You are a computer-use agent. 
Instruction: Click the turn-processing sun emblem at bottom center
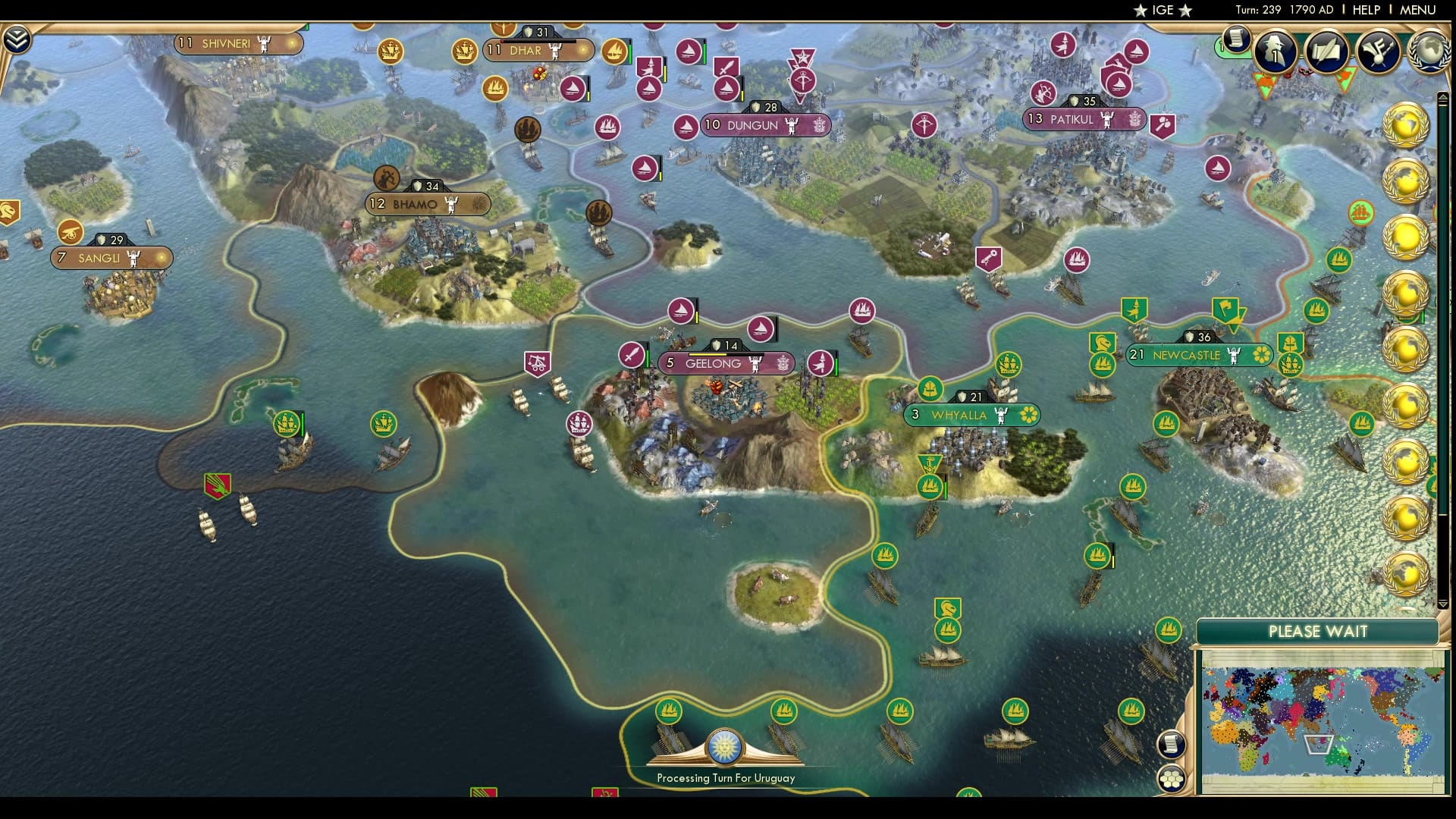tap(726, 747)
